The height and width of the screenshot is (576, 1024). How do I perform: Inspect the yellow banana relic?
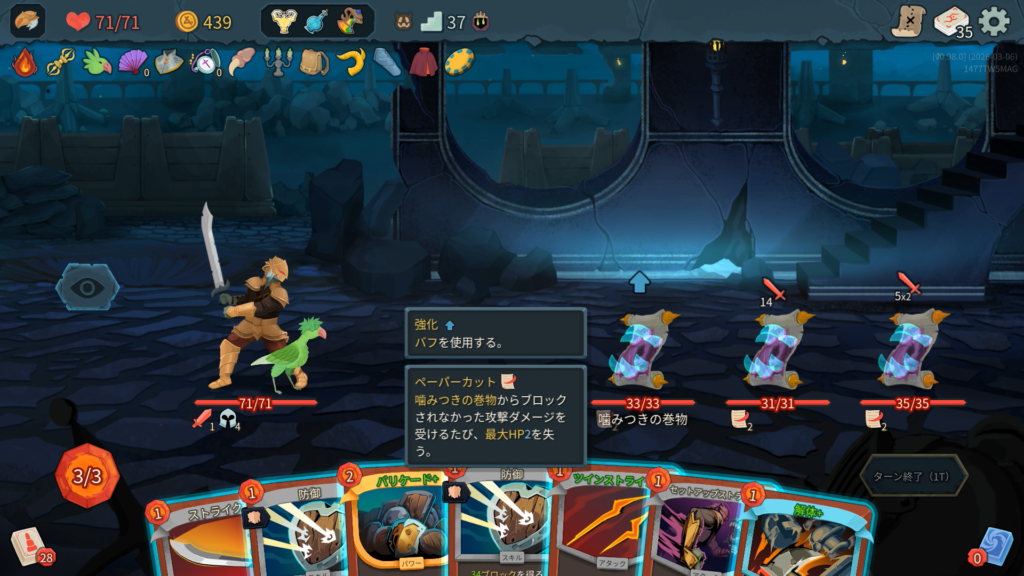click(x=350, y=62)
